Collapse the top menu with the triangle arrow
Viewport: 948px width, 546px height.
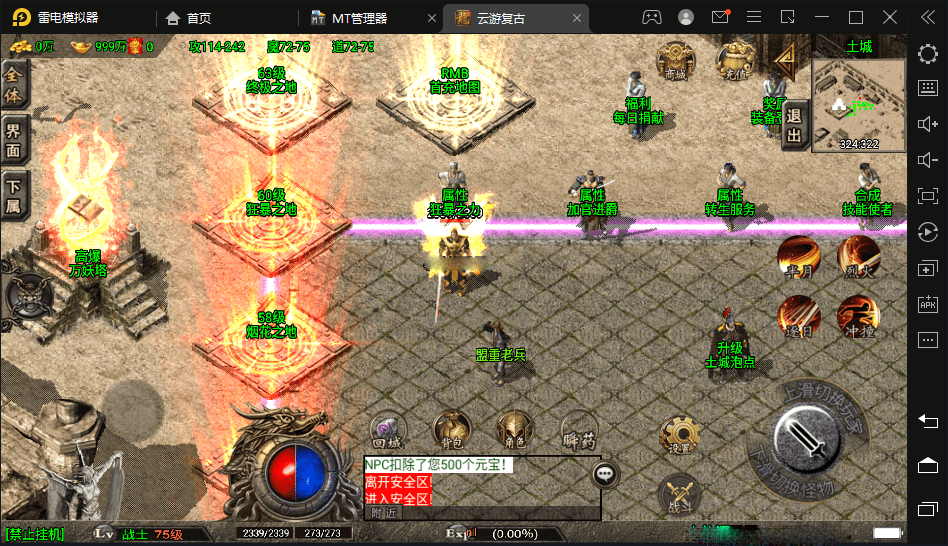(786, 62)
